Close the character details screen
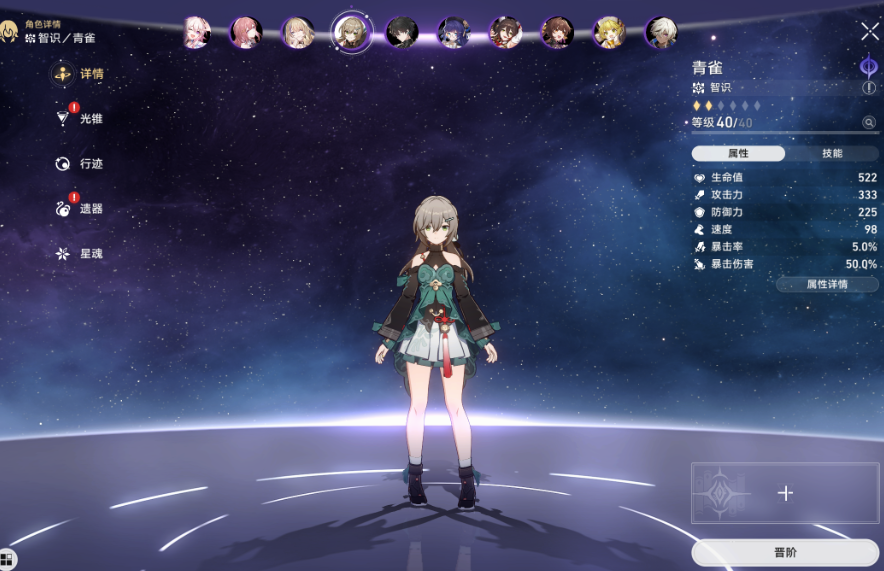Screen dimensions: 884x571 [x=870, y=32]
